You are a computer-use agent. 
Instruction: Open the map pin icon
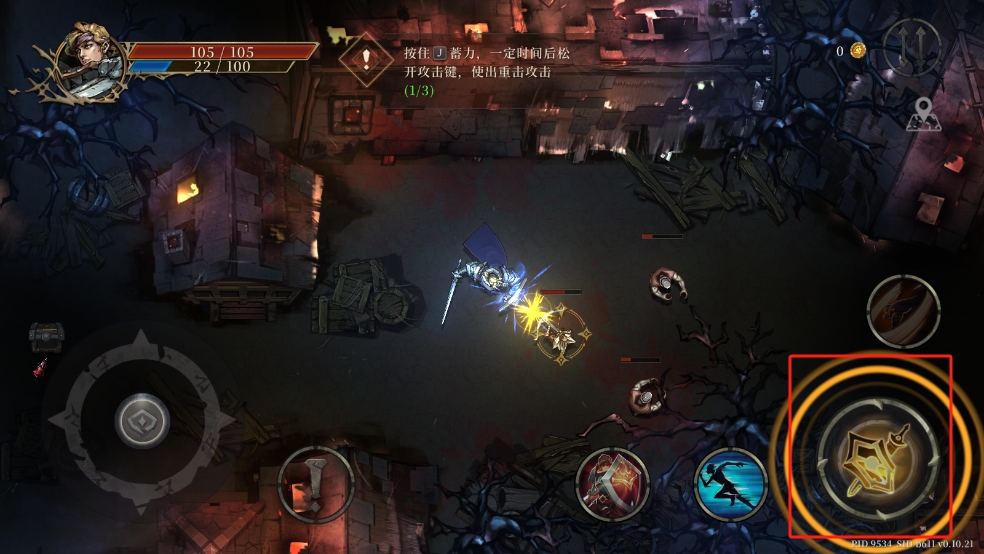point(923,115)
